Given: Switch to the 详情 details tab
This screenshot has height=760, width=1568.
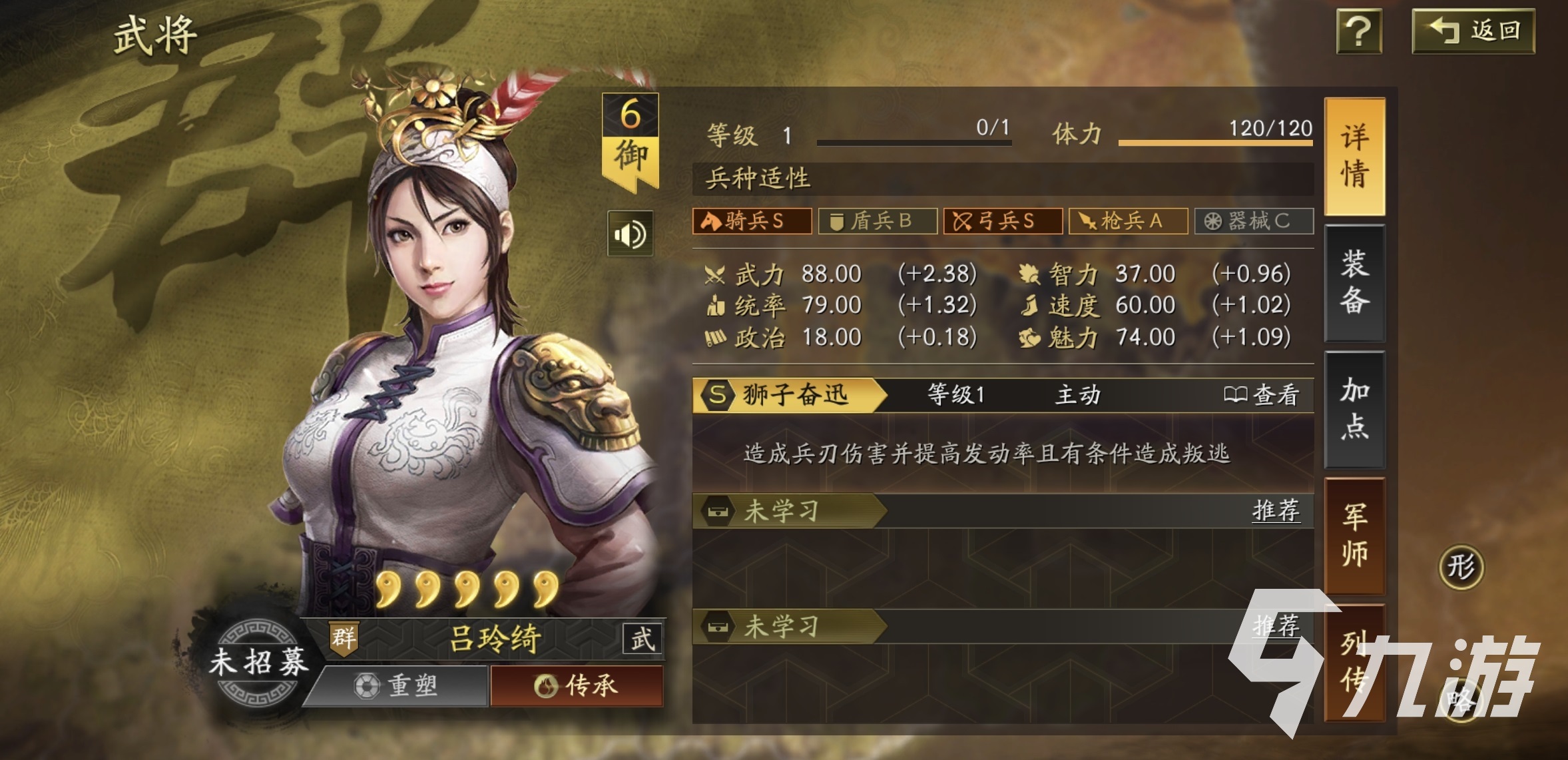Looking at the screenshot, I should coord(1354,156).
